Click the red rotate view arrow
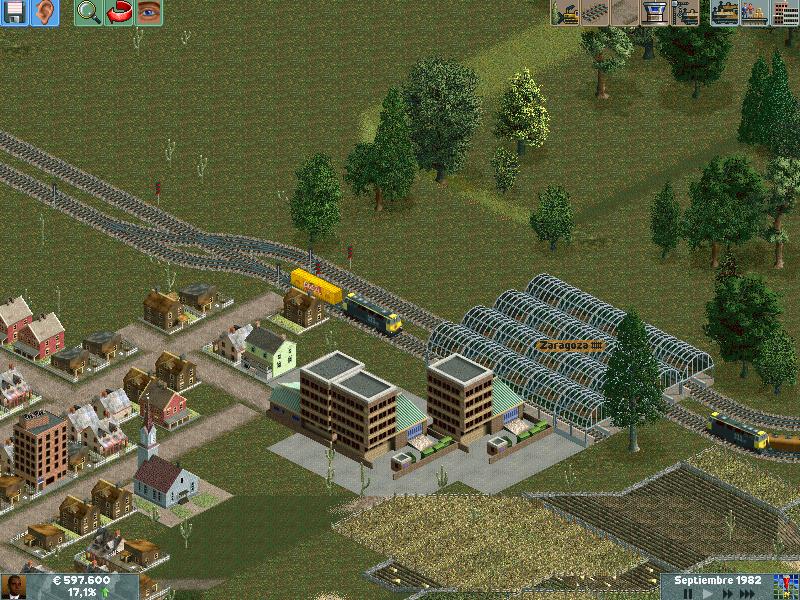The image size is (800, 600). click(119, 12)
